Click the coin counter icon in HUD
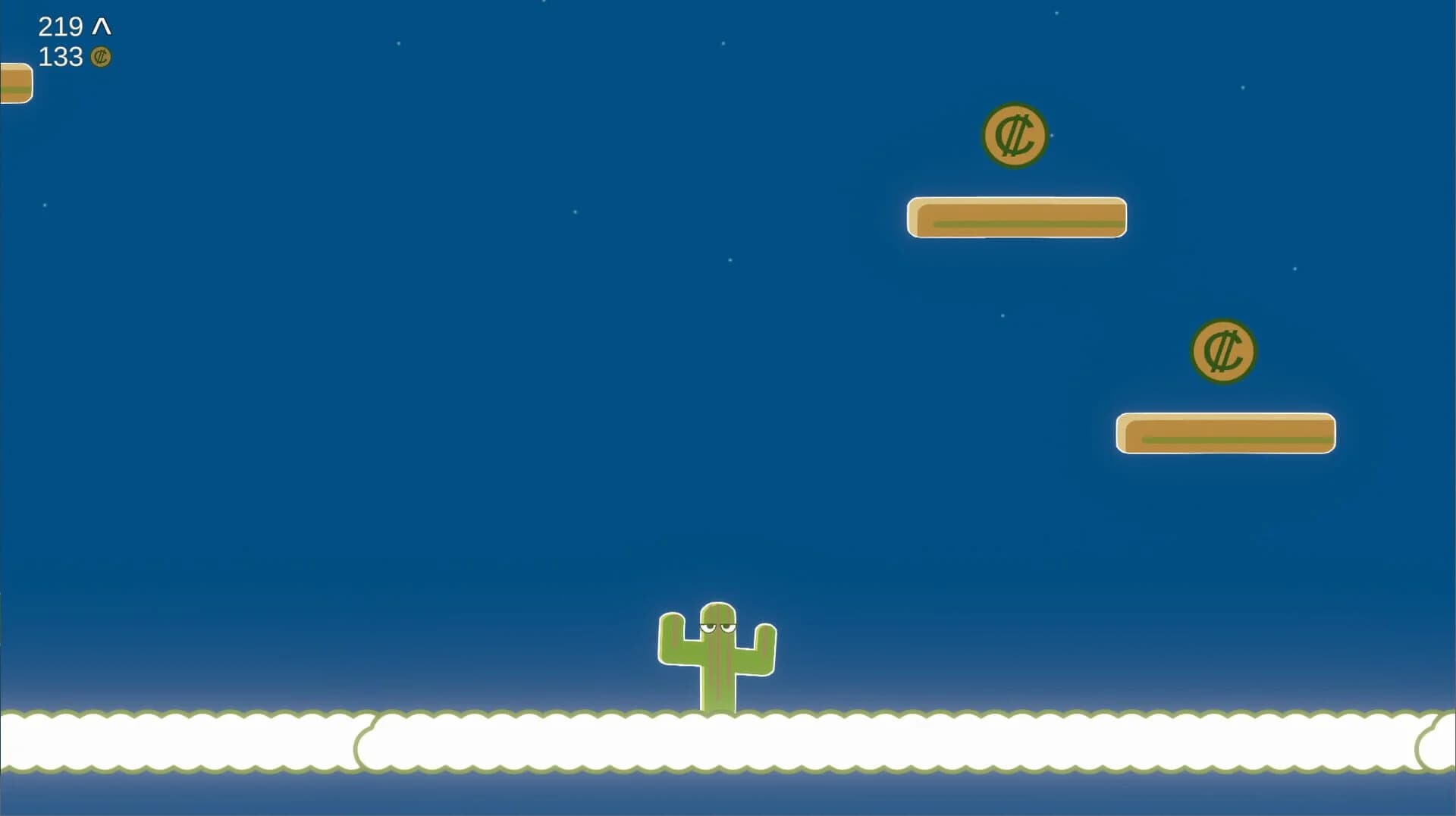The image size is (1456, 816). click(x=101, y=57)
